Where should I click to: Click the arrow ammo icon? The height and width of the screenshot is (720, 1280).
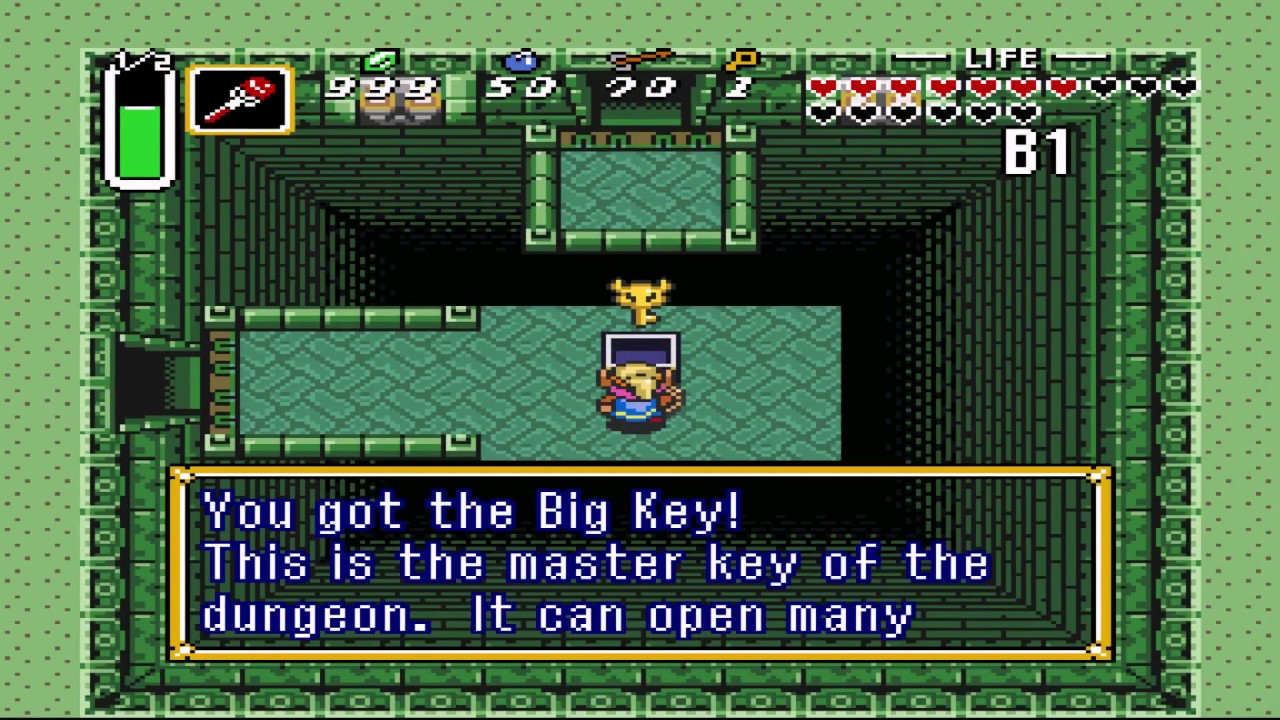(640, 60)
